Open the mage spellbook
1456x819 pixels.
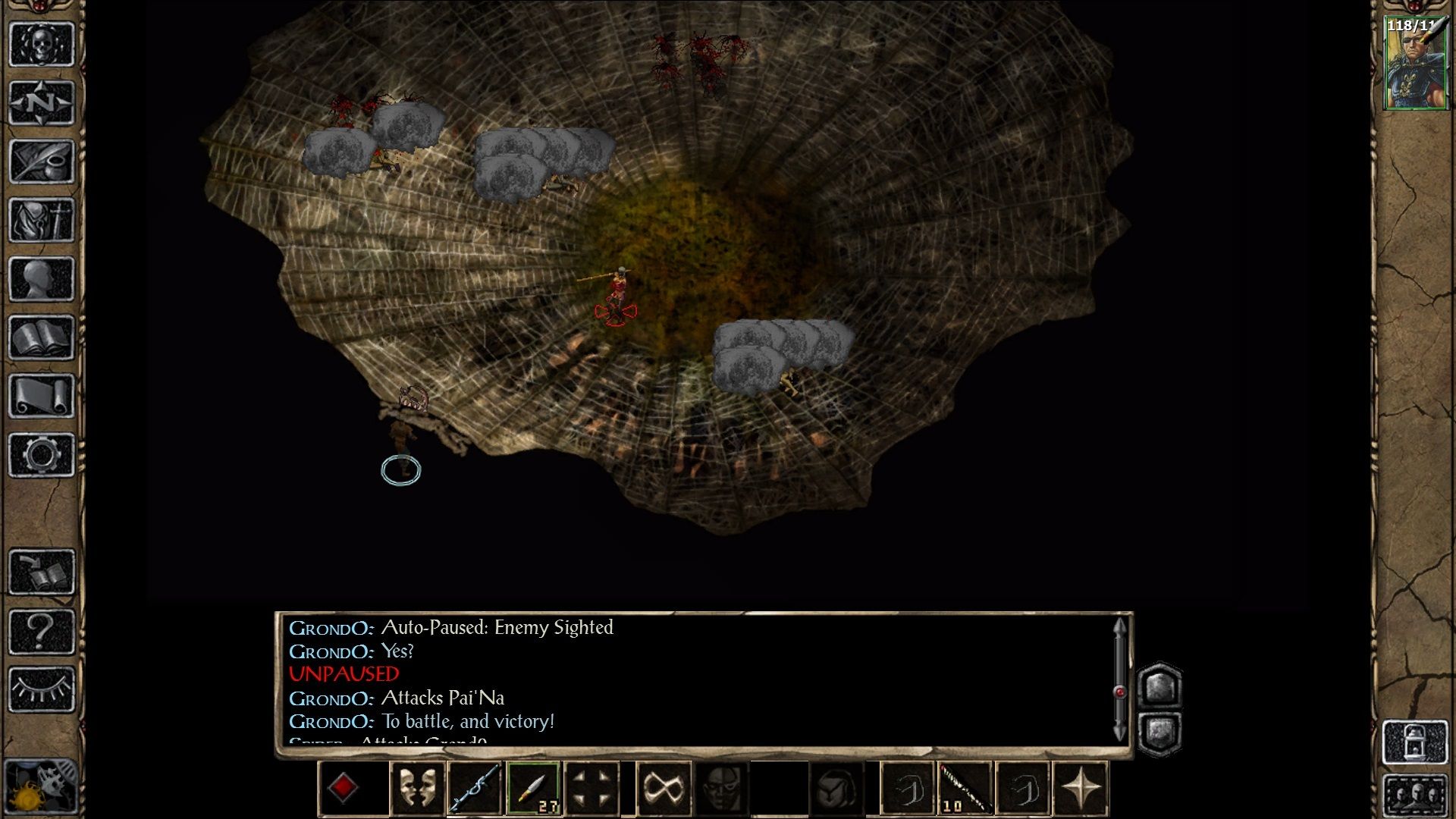pyautogui.click(x=42, y=337)
